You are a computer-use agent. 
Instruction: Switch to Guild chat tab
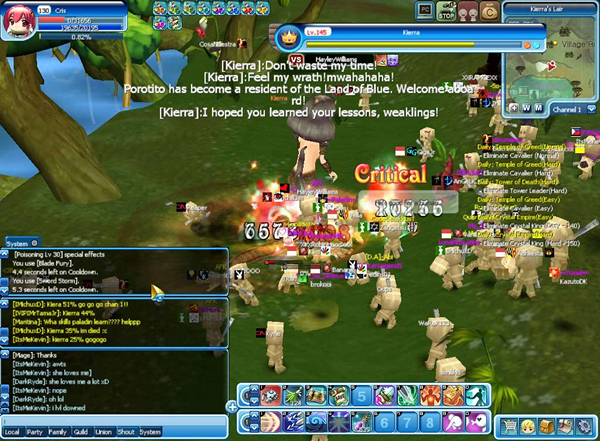pyautogui.click(x=80, y=432)
